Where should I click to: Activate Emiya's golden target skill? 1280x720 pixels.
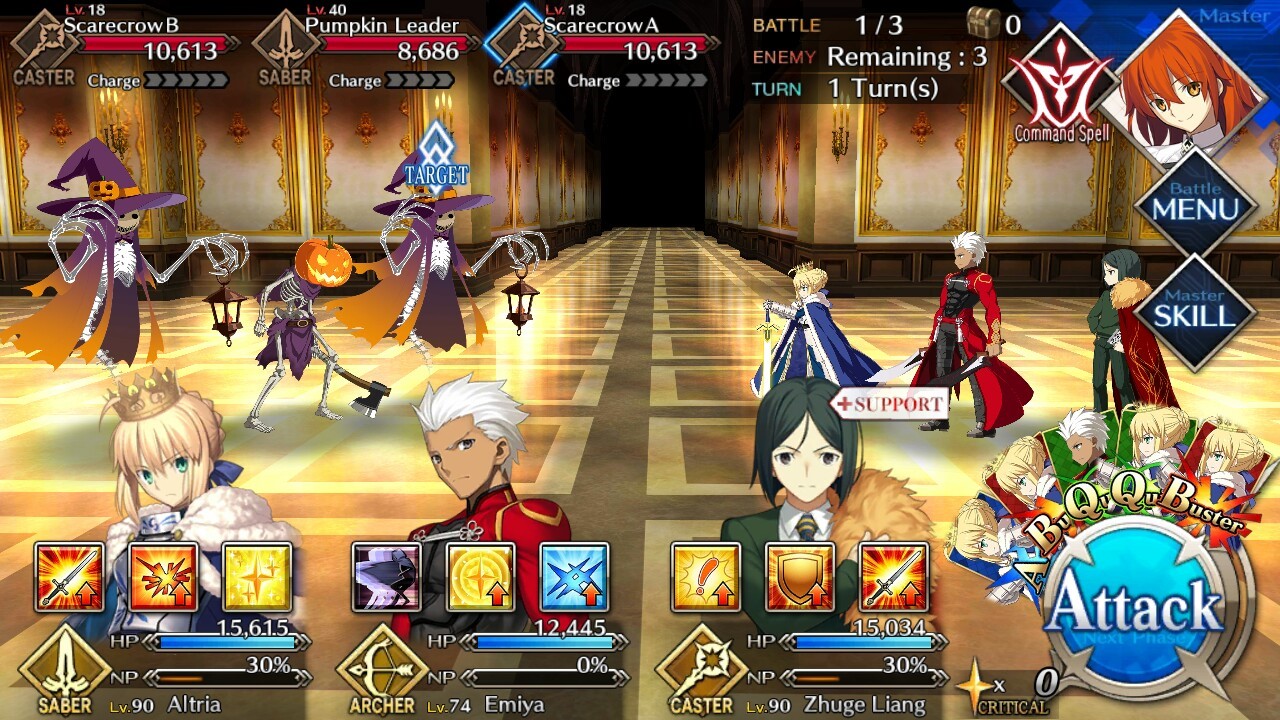tap(480, 577)
